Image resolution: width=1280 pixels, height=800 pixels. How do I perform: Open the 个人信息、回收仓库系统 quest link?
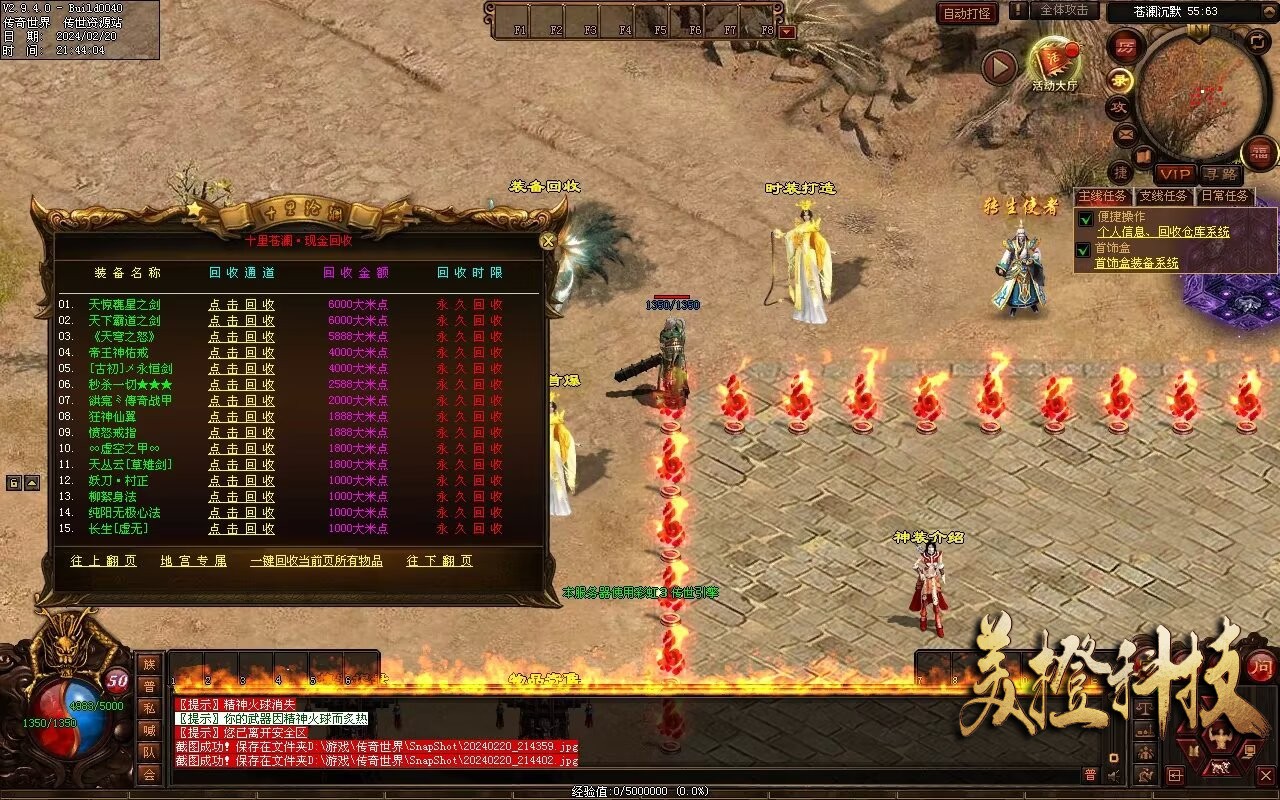tap(1163, 232)
